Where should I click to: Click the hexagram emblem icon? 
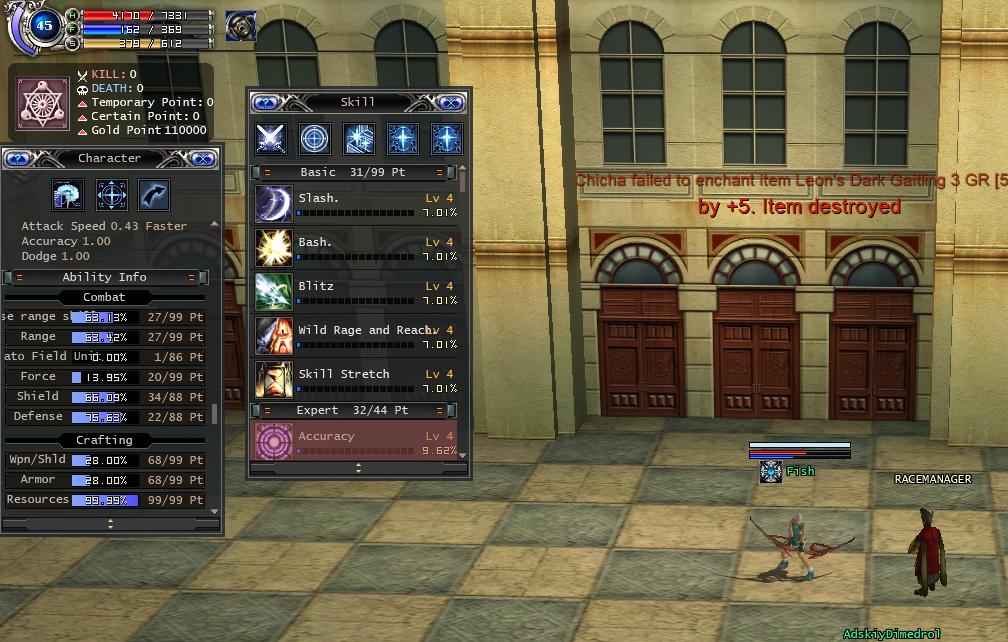coord(43,101)
